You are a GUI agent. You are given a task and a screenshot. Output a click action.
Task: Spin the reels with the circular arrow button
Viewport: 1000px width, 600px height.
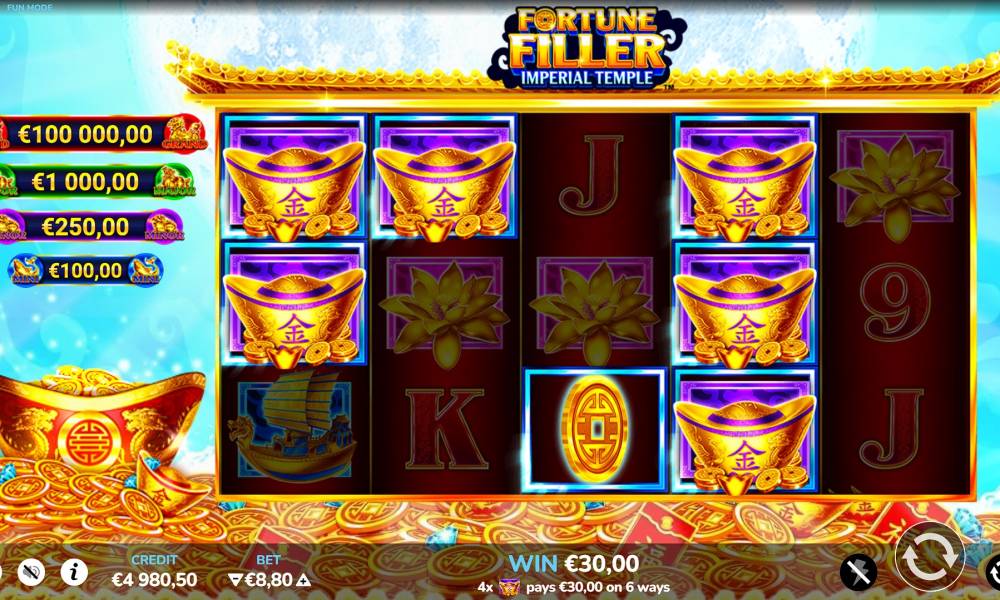click(929, 556)
